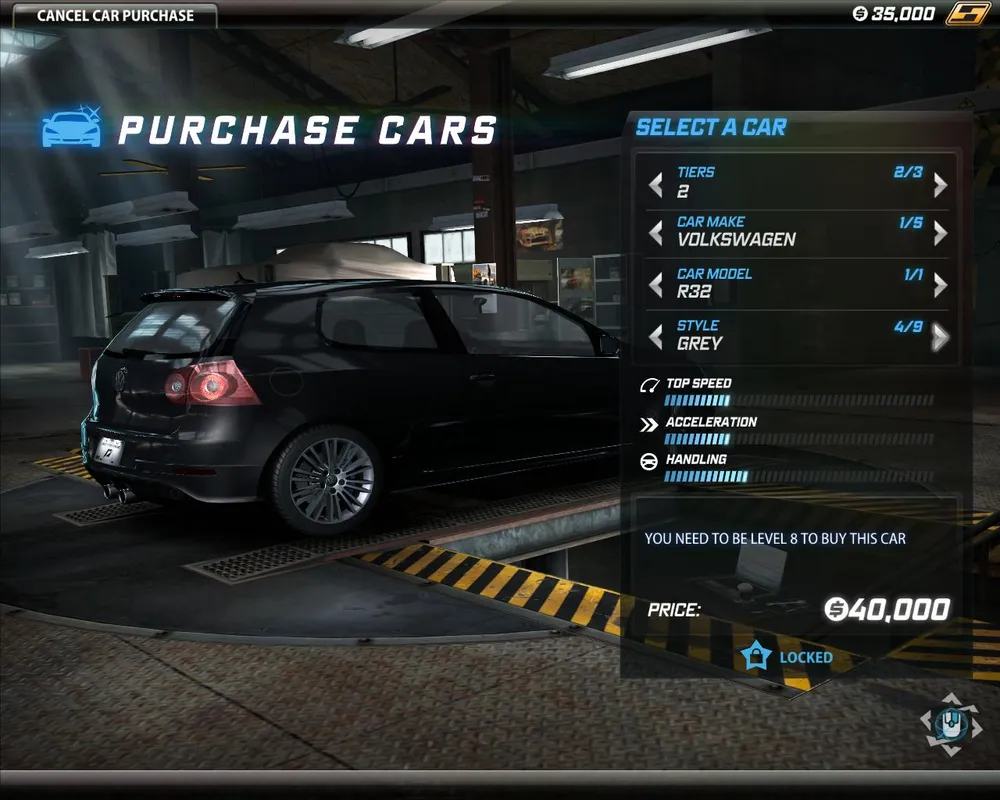The height and width of the screenshot is (800, 1000).
Task: Open the gold currency icon at top right
Action: pos(969,14)
